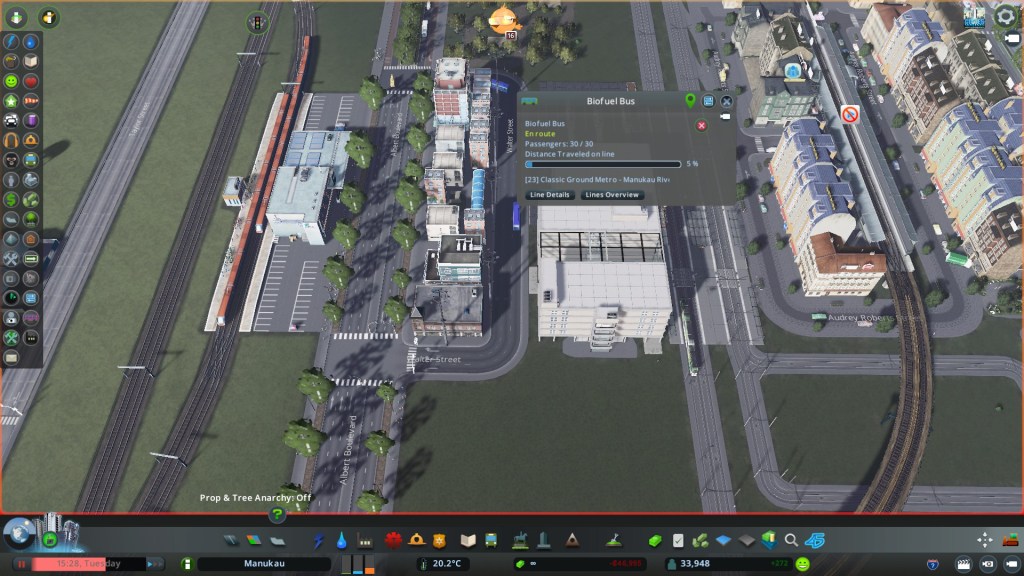The image size is (1024, 576).
Task: Toggle the pause button on the time bar
Action: click(x=20, y=564)
